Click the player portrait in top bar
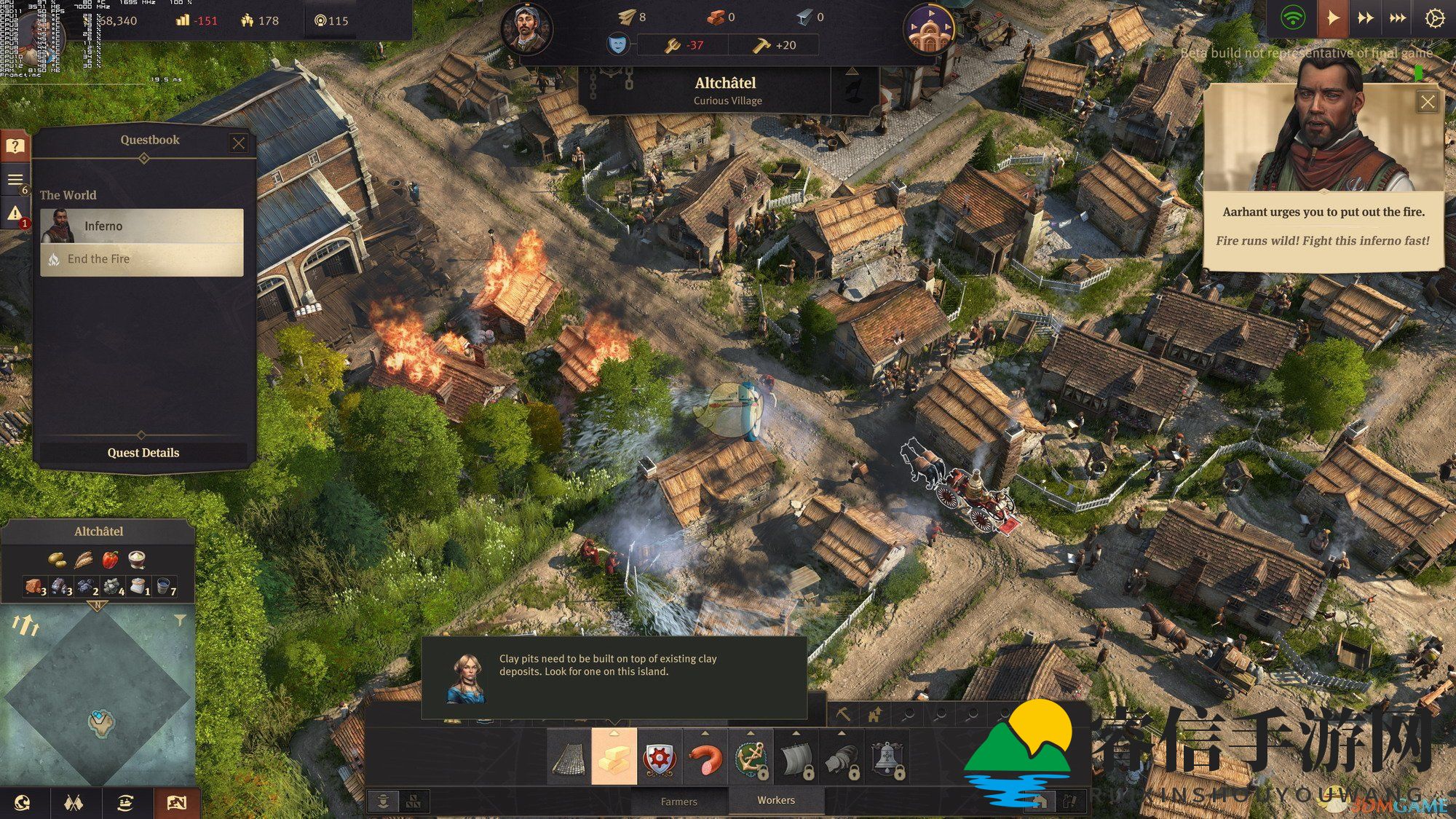The image size is (1456, 819). 526,29
